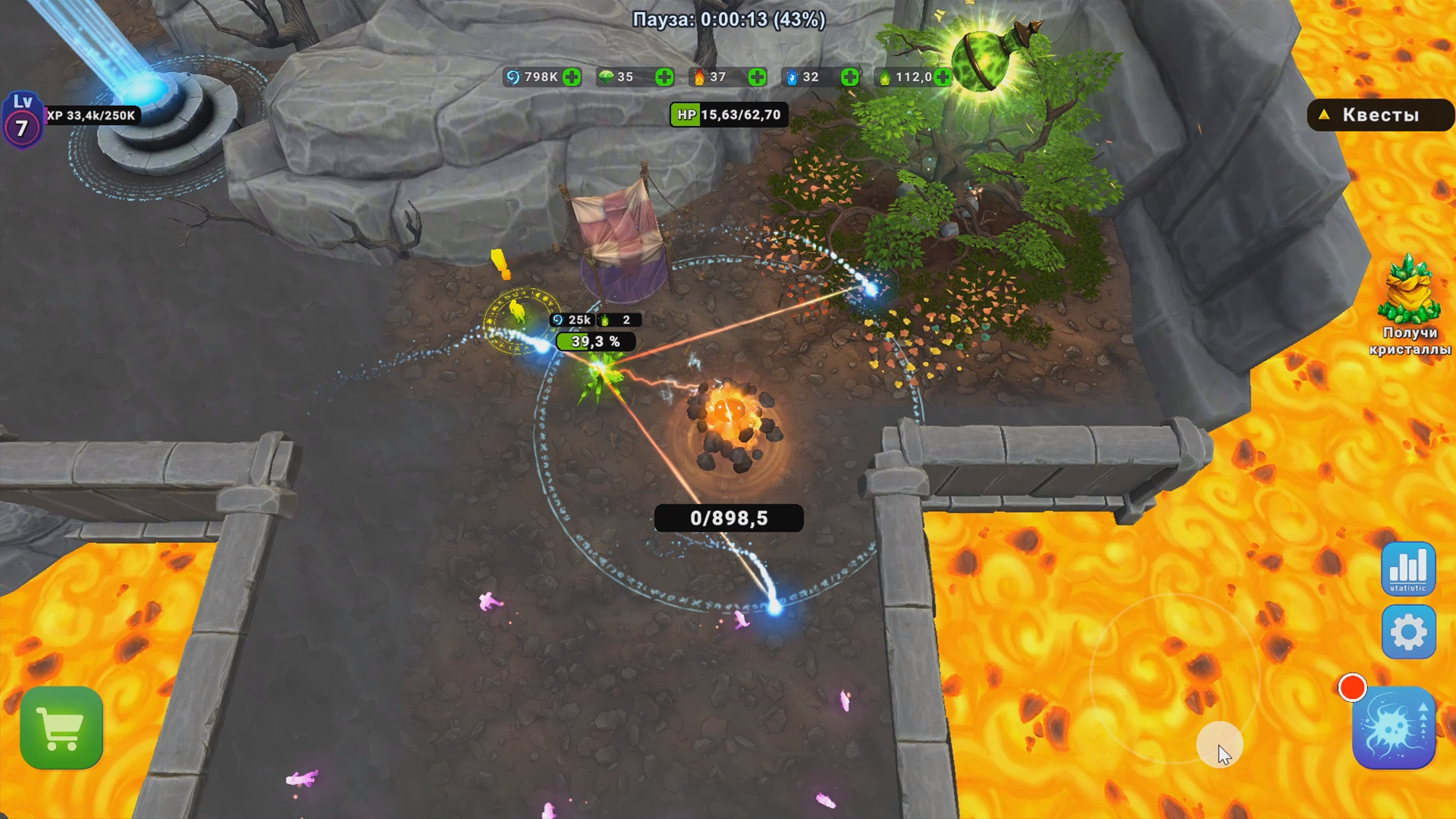
Task: Click the HP 15,63/62,70 health display
Action: 730,114
